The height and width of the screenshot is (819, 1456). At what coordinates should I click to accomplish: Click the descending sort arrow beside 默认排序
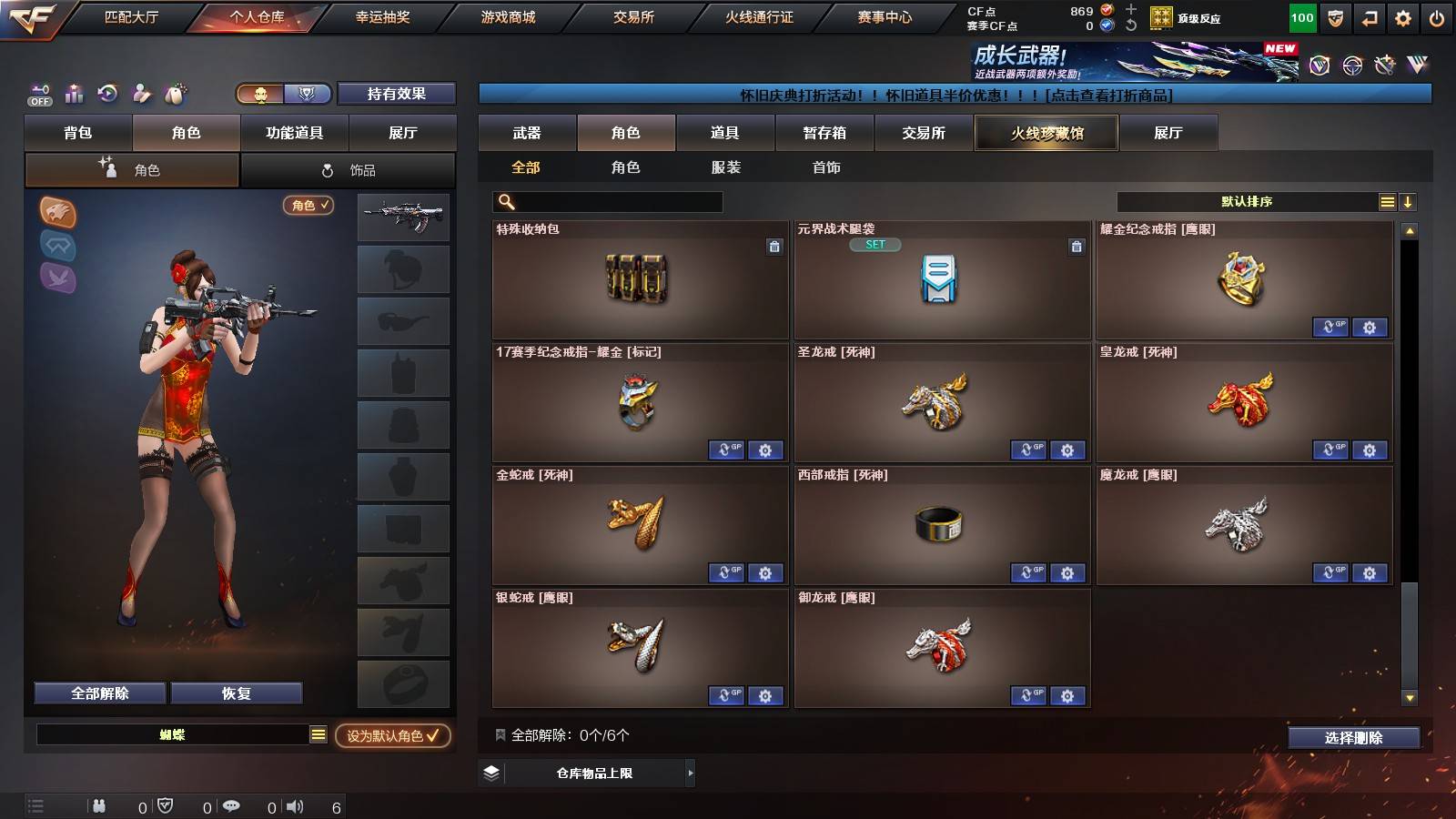point(1408,202)
